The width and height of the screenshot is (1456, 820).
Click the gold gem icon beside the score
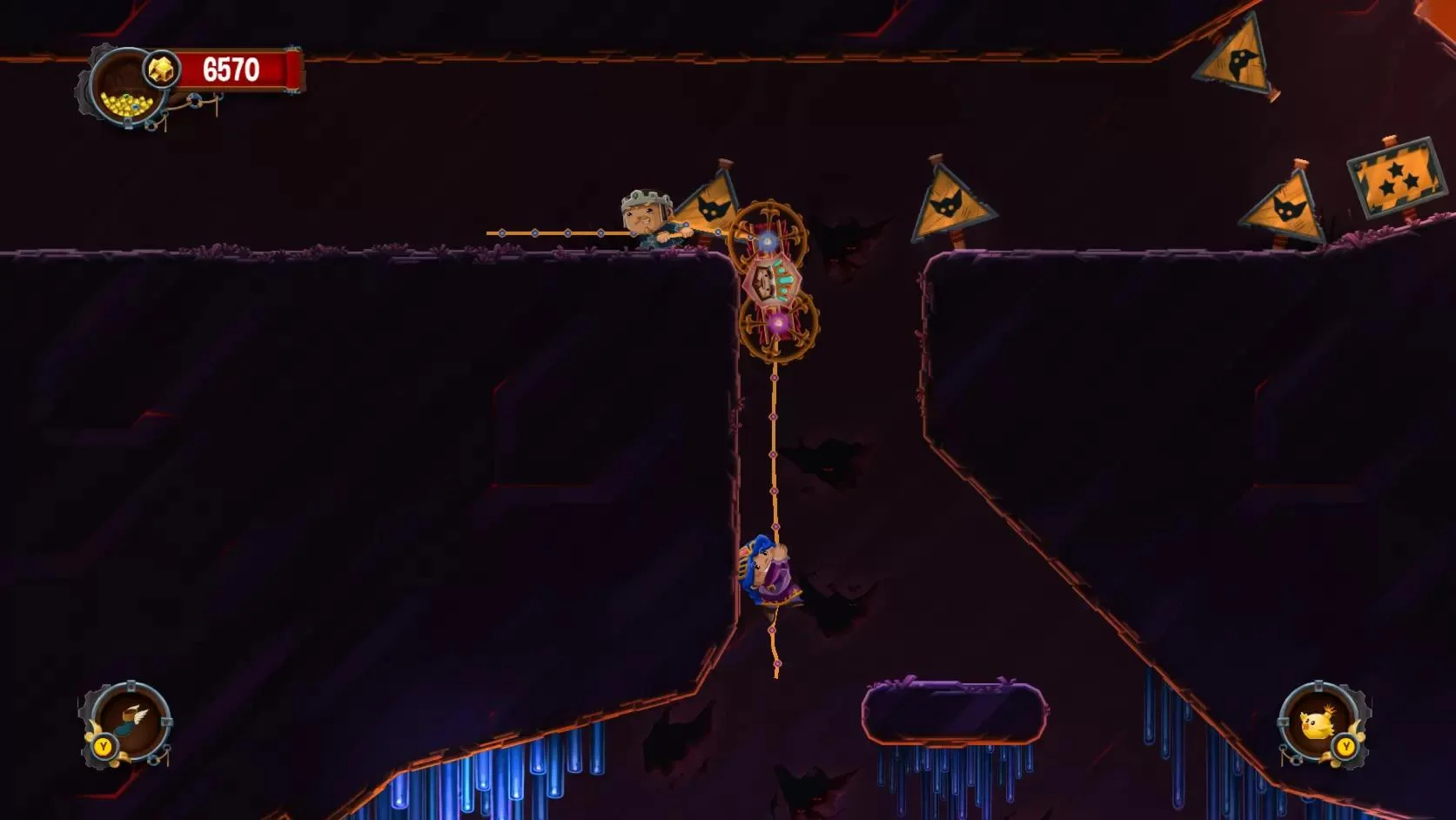(162, 67)
